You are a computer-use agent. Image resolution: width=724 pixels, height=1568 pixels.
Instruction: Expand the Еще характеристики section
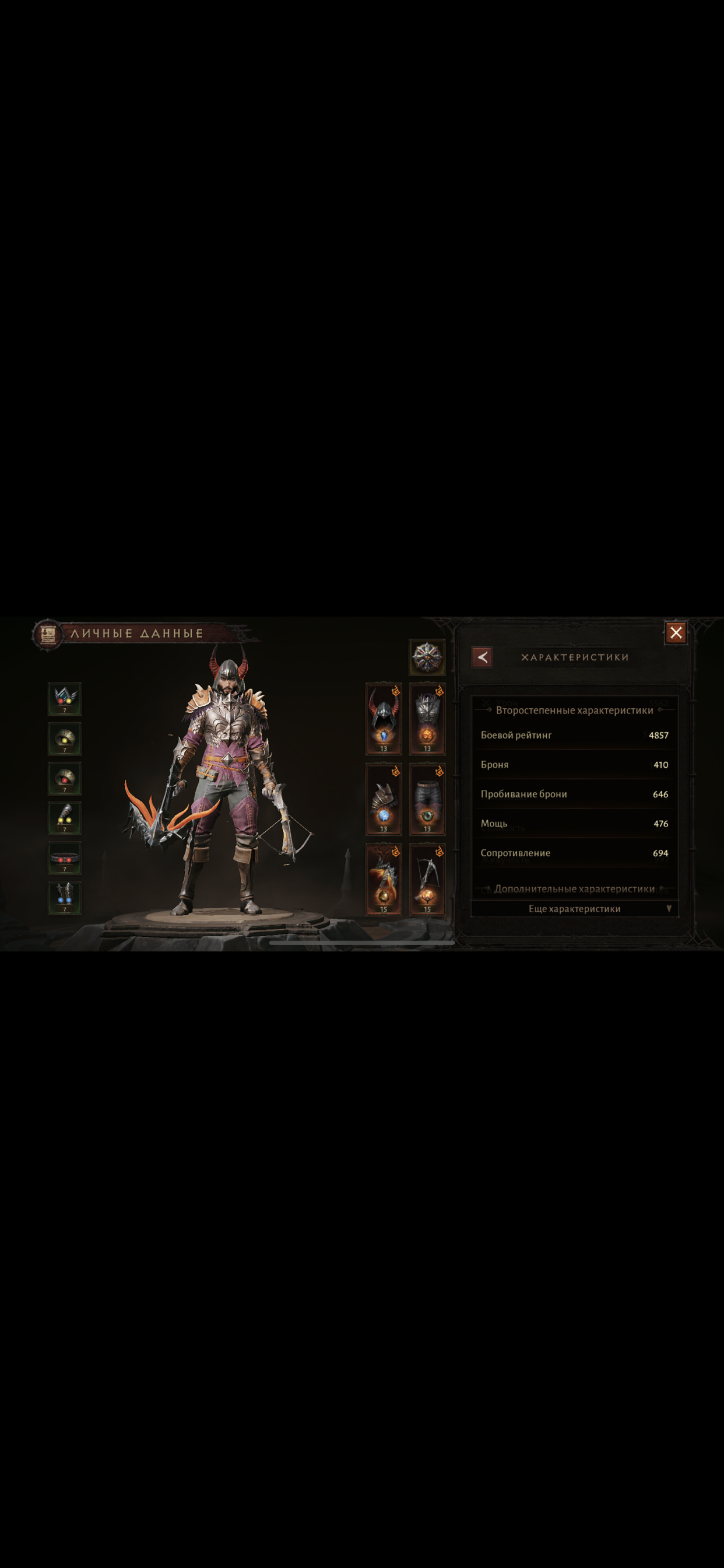574,909
